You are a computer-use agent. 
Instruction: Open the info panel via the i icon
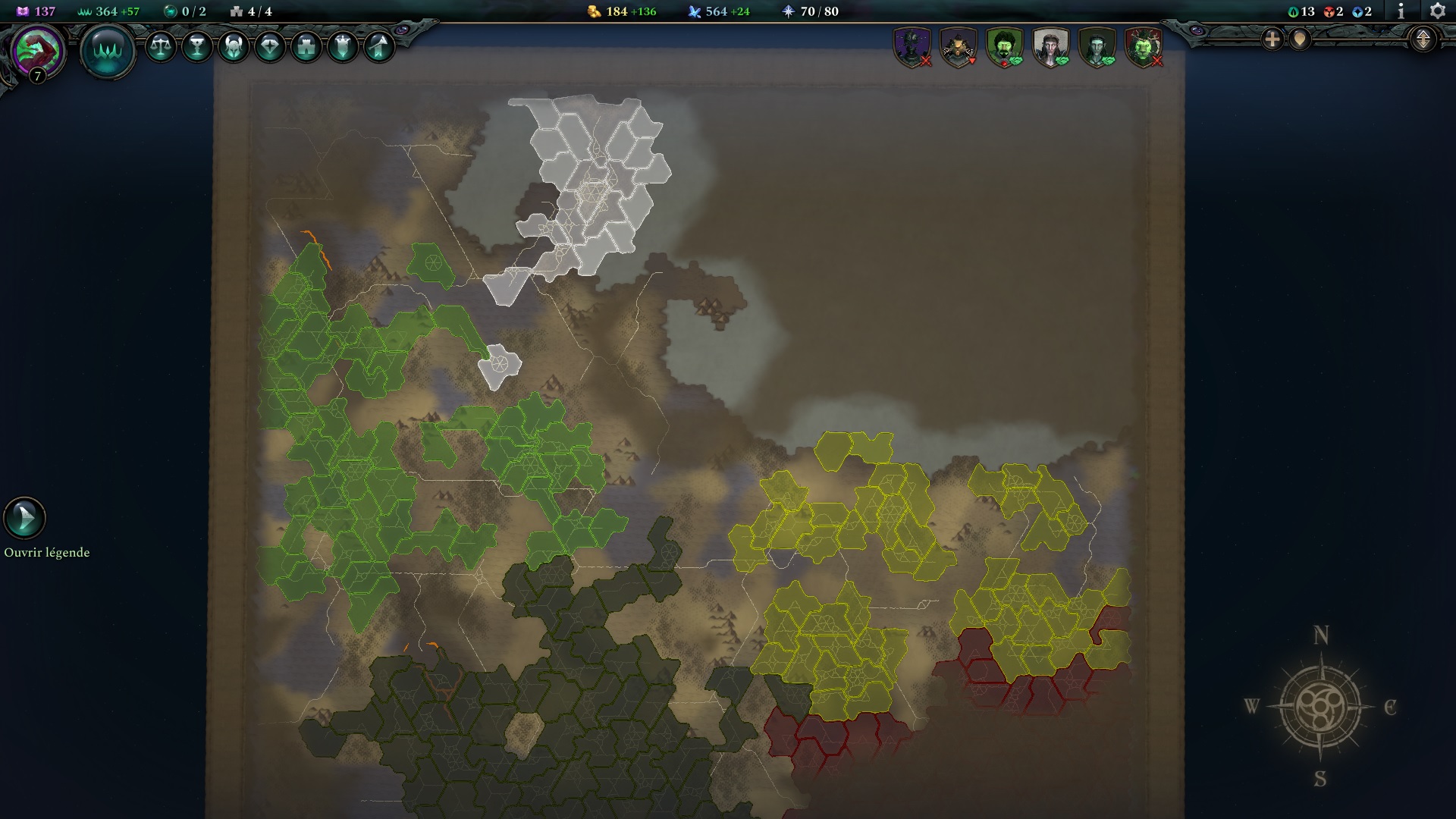click(x=1401, y=11)
